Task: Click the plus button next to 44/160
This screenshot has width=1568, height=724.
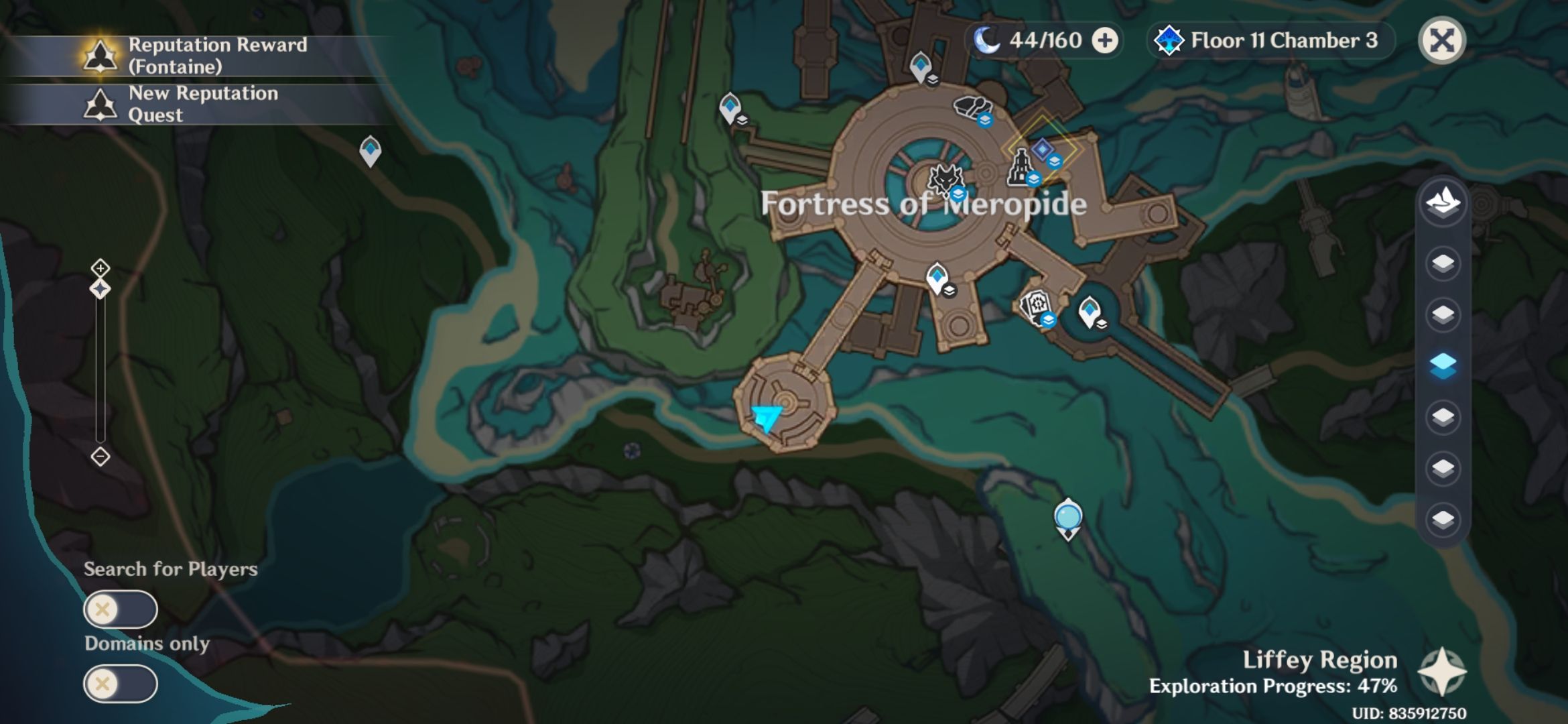Action: [1104, 40]
